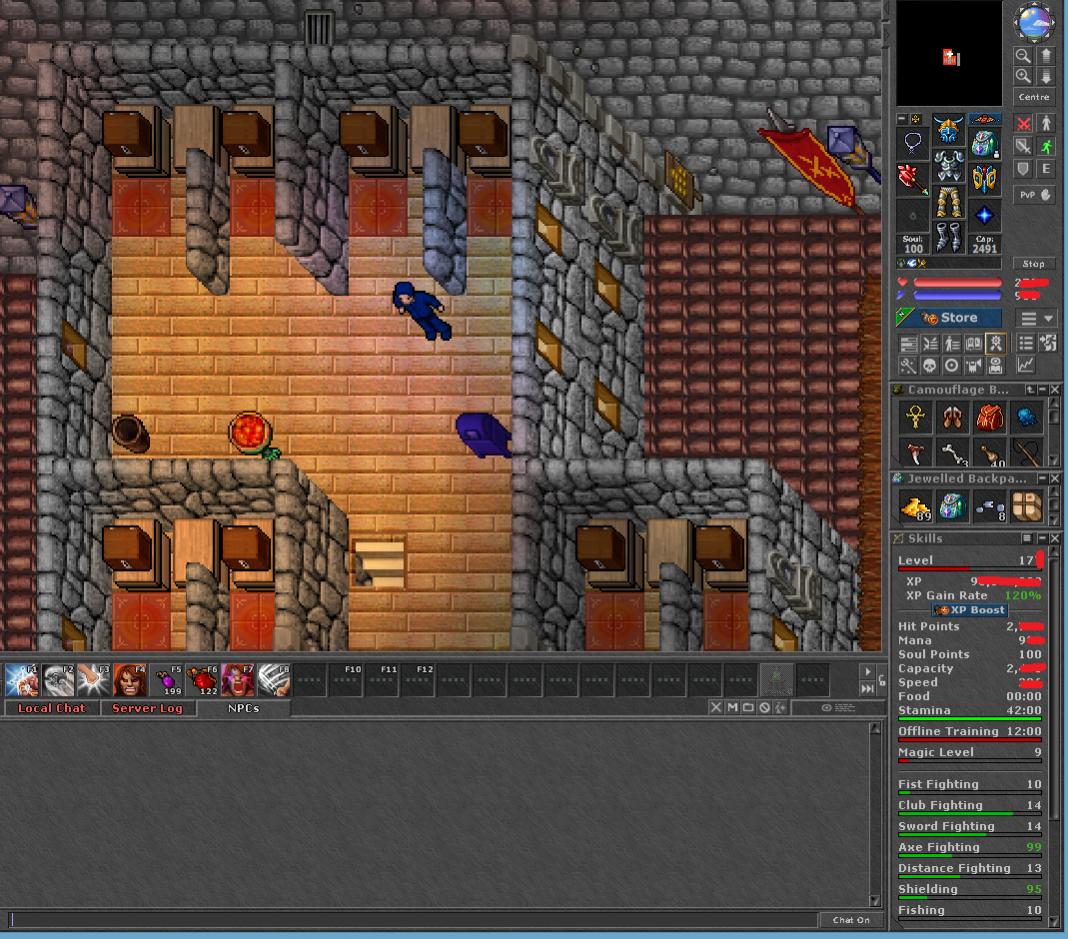Screen dimensions: 1068x939
Task: Click the Centre minimap button
Action: tap(1033, 97)
